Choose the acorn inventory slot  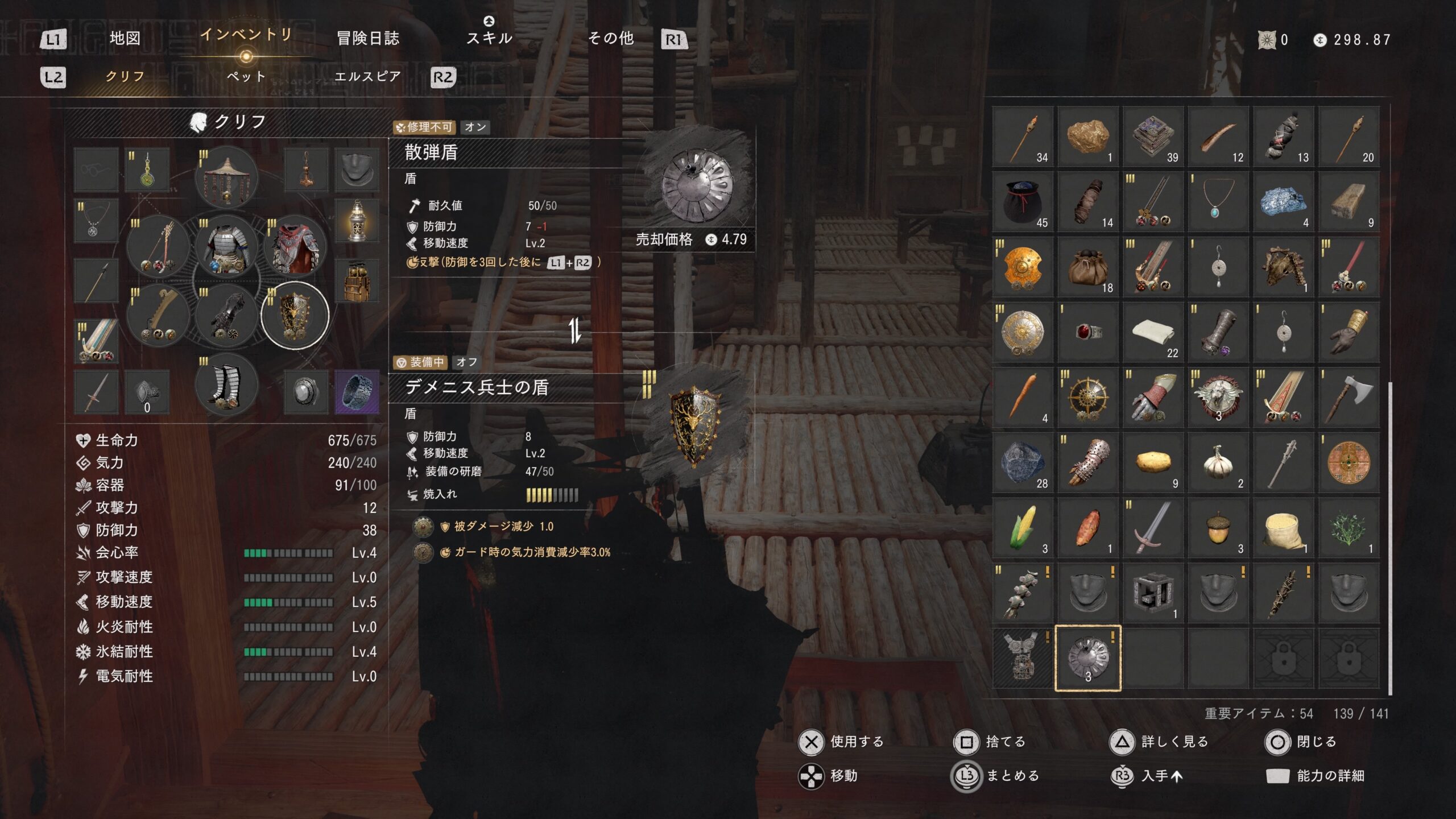[1218, 527]
